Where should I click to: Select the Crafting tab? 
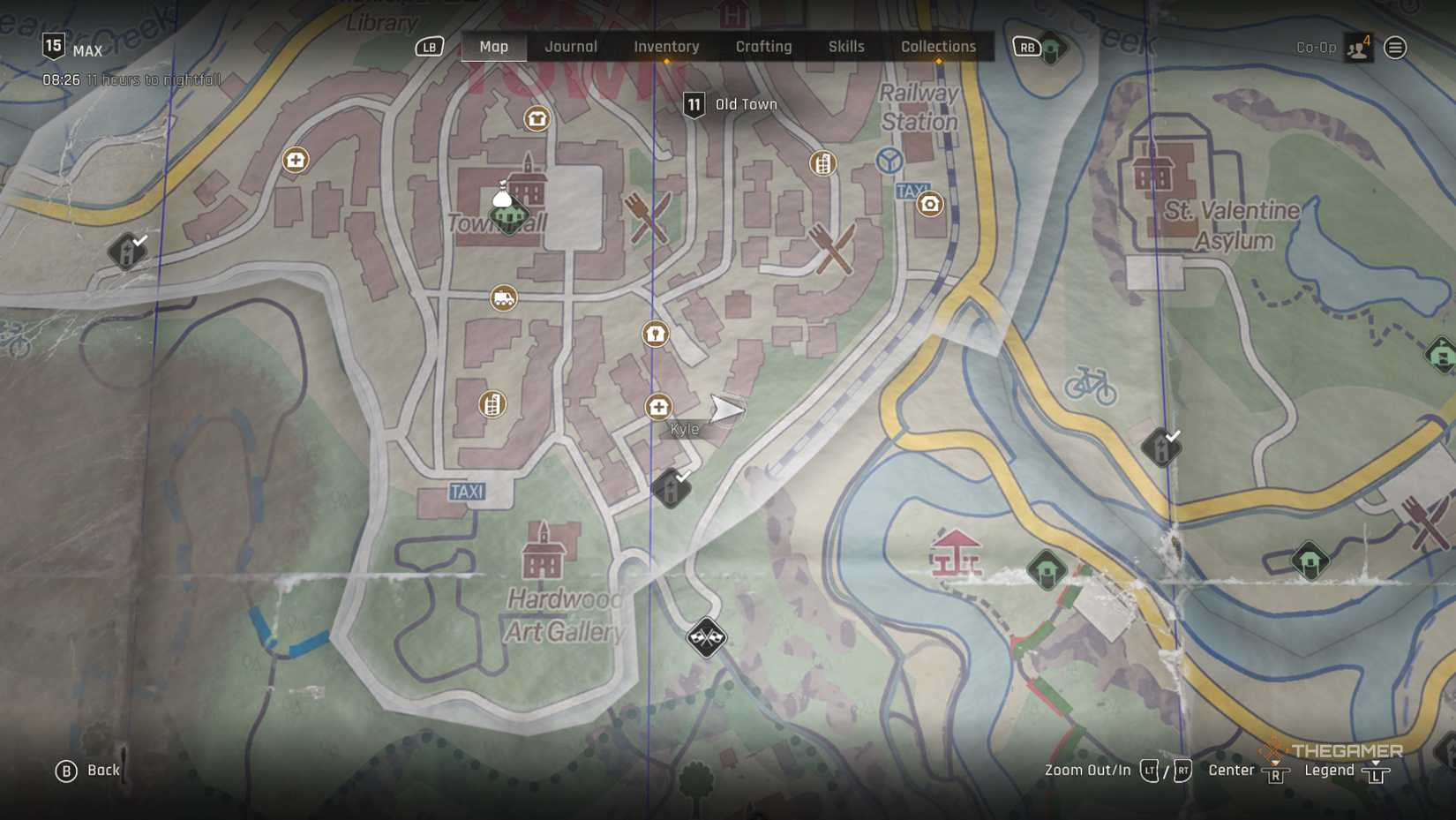[x=763, y=47]
